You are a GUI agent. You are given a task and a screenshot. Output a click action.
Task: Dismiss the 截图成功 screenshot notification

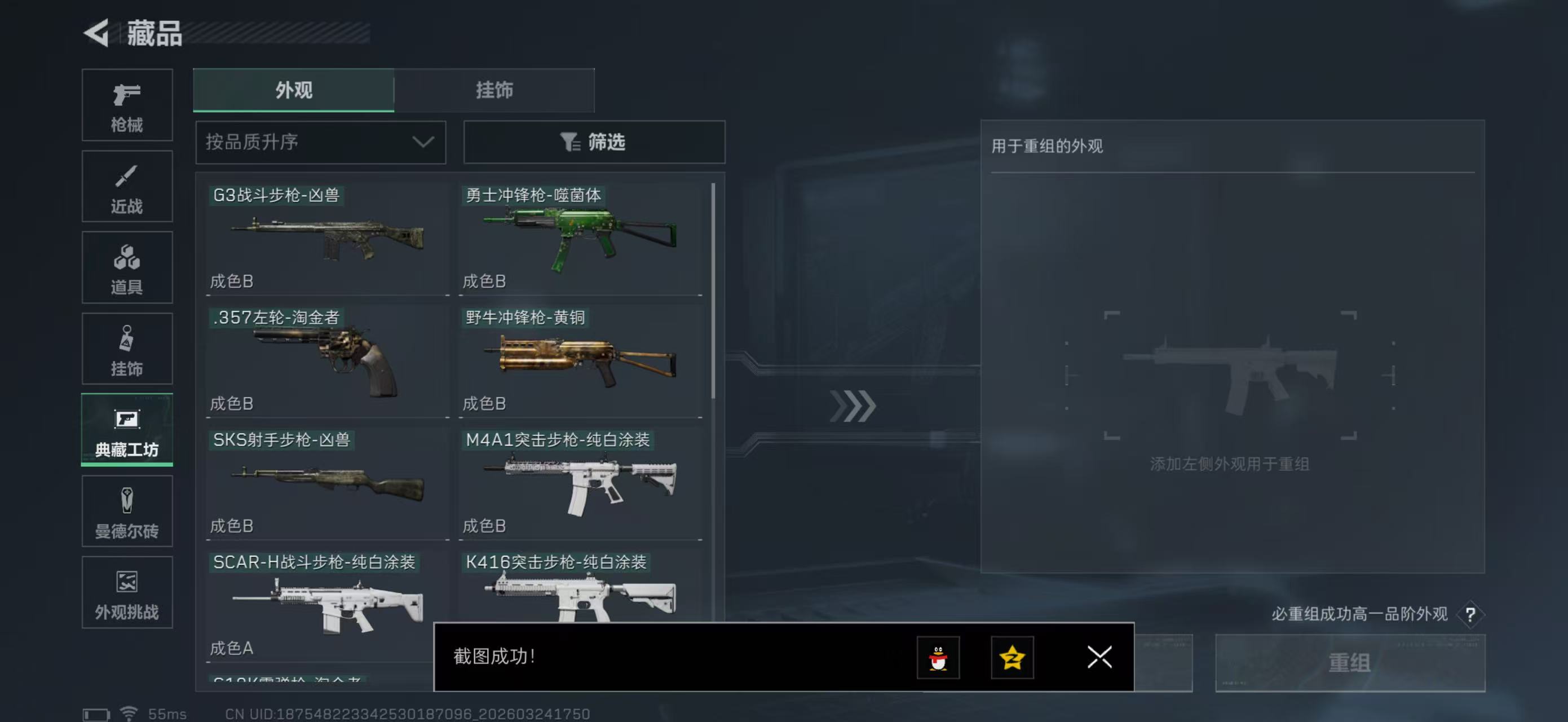coord(1099,658)
